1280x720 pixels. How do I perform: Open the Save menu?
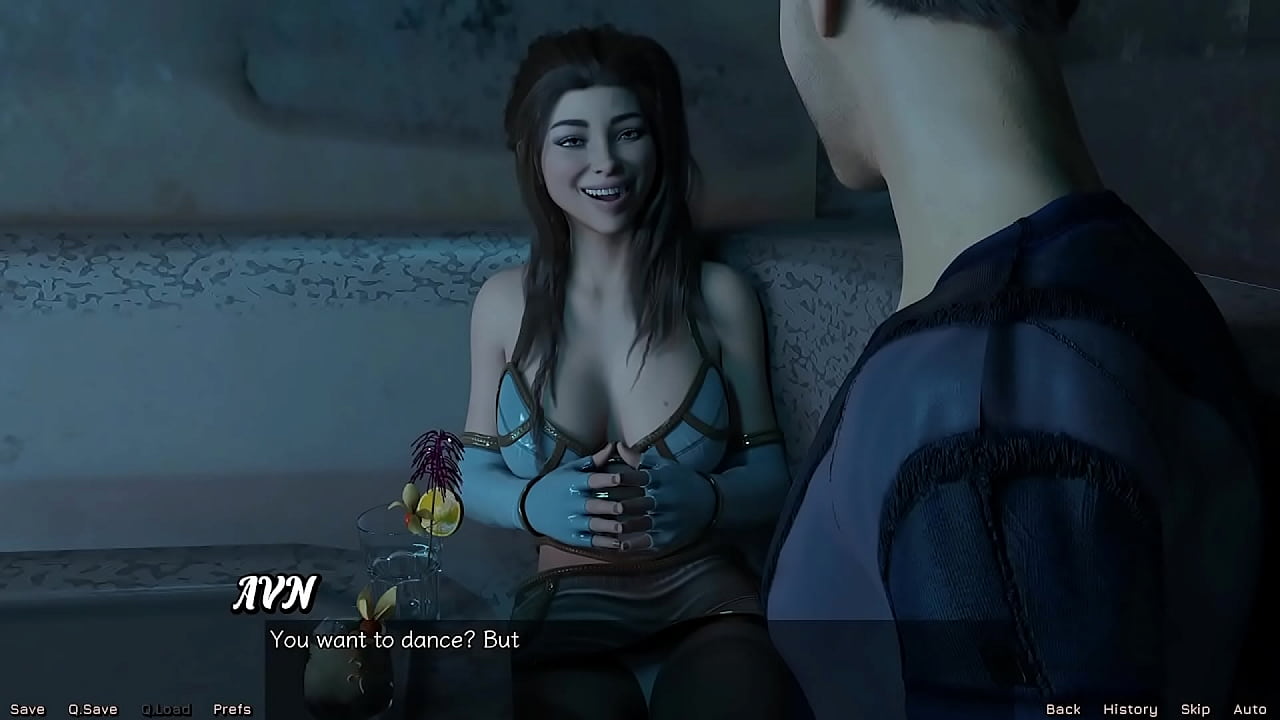click(x=27, y=709)
